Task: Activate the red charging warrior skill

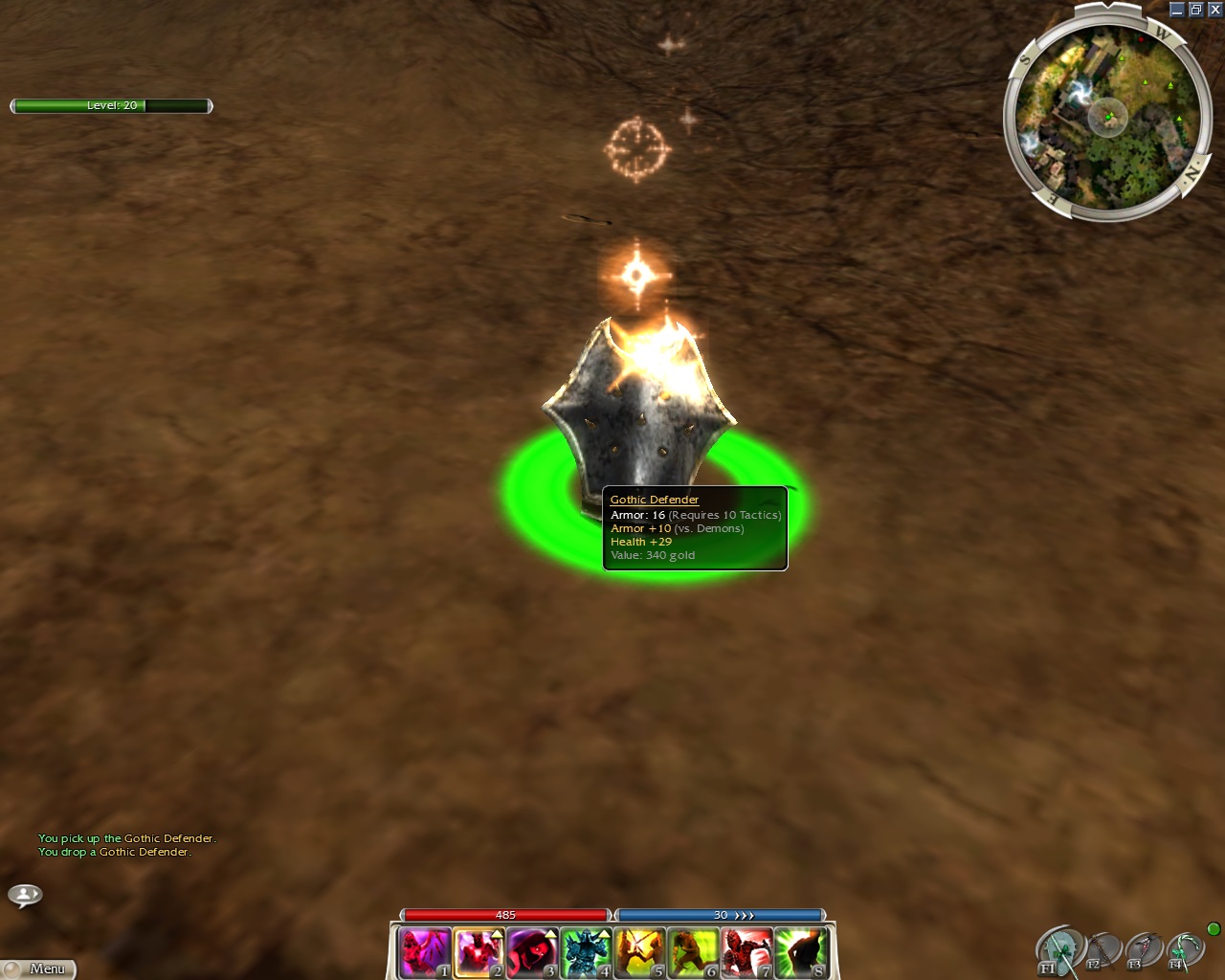Action: pos(746,953)
